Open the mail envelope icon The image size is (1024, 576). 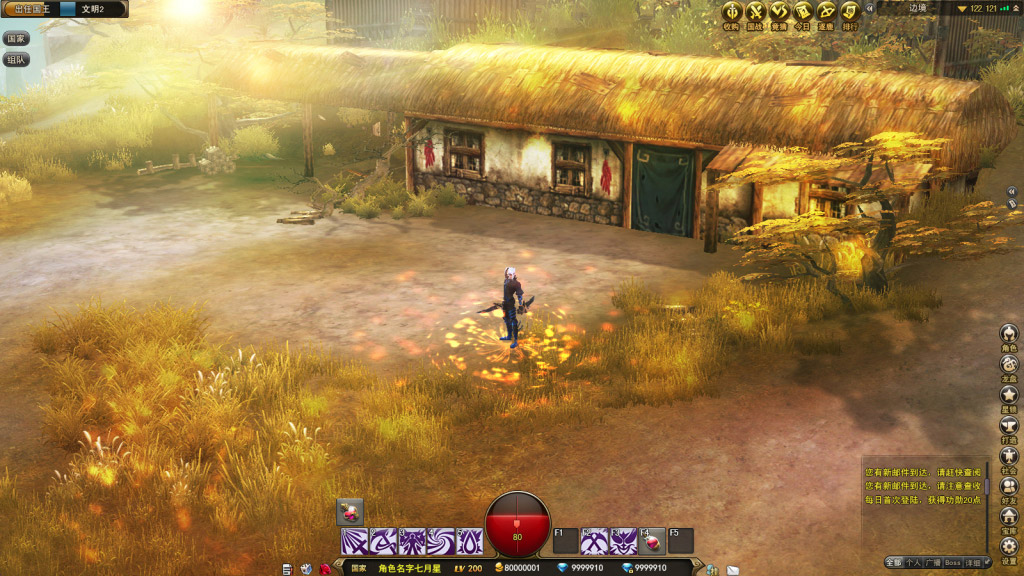[x=732, y=569]
